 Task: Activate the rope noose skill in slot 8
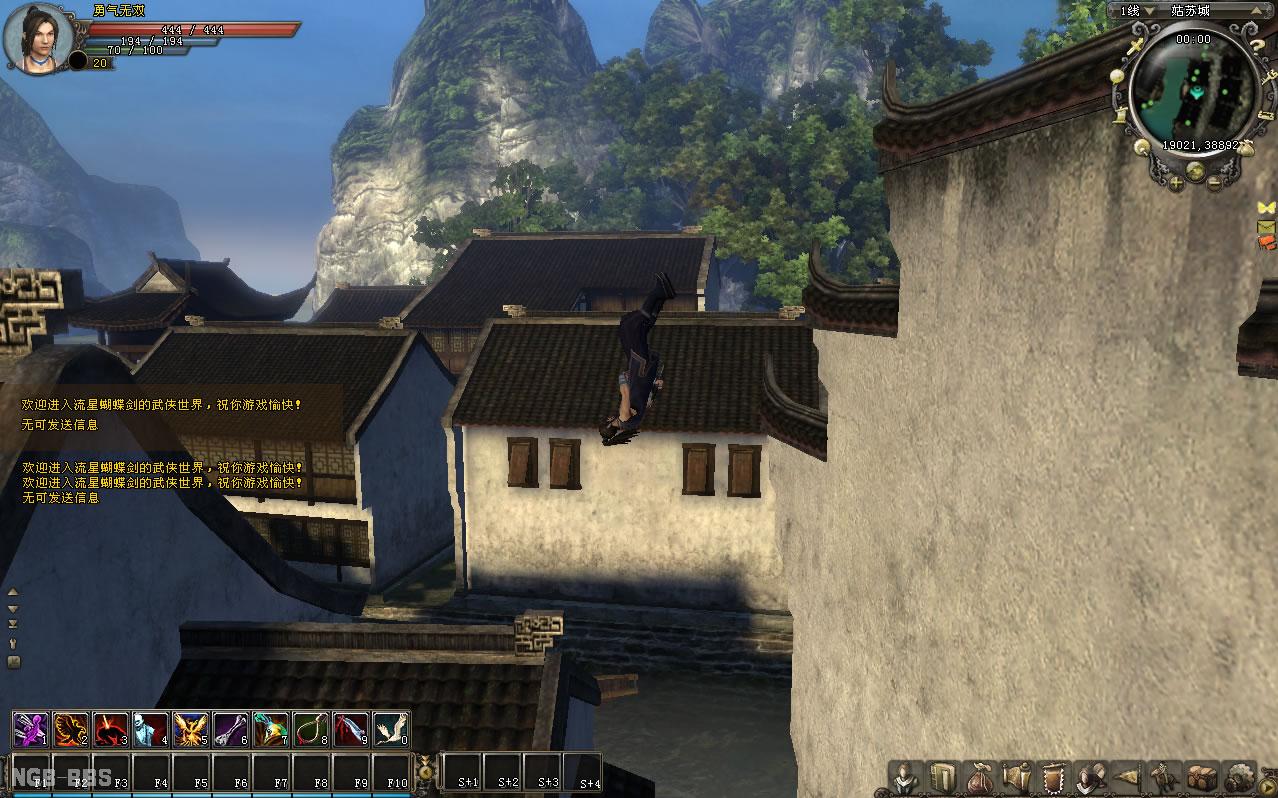click(311, 731)
